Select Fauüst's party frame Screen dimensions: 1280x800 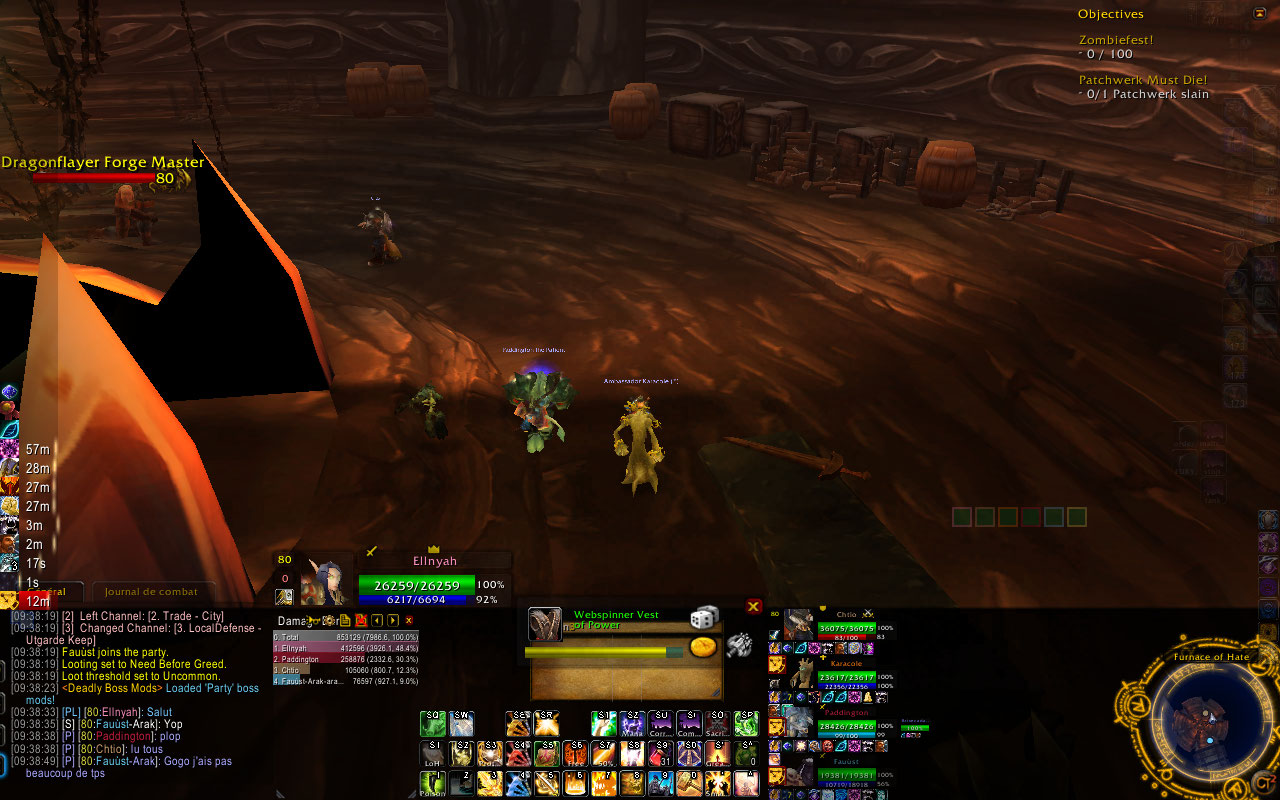click(x=798, y=768)
